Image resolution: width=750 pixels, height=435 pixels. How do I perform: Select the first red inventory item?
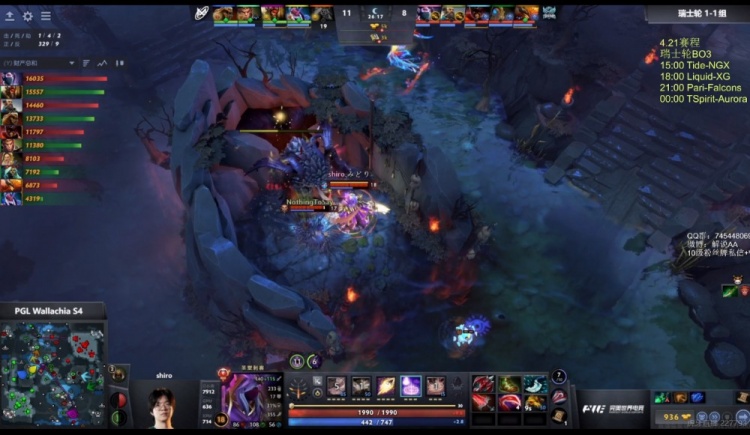coord(483,384)
